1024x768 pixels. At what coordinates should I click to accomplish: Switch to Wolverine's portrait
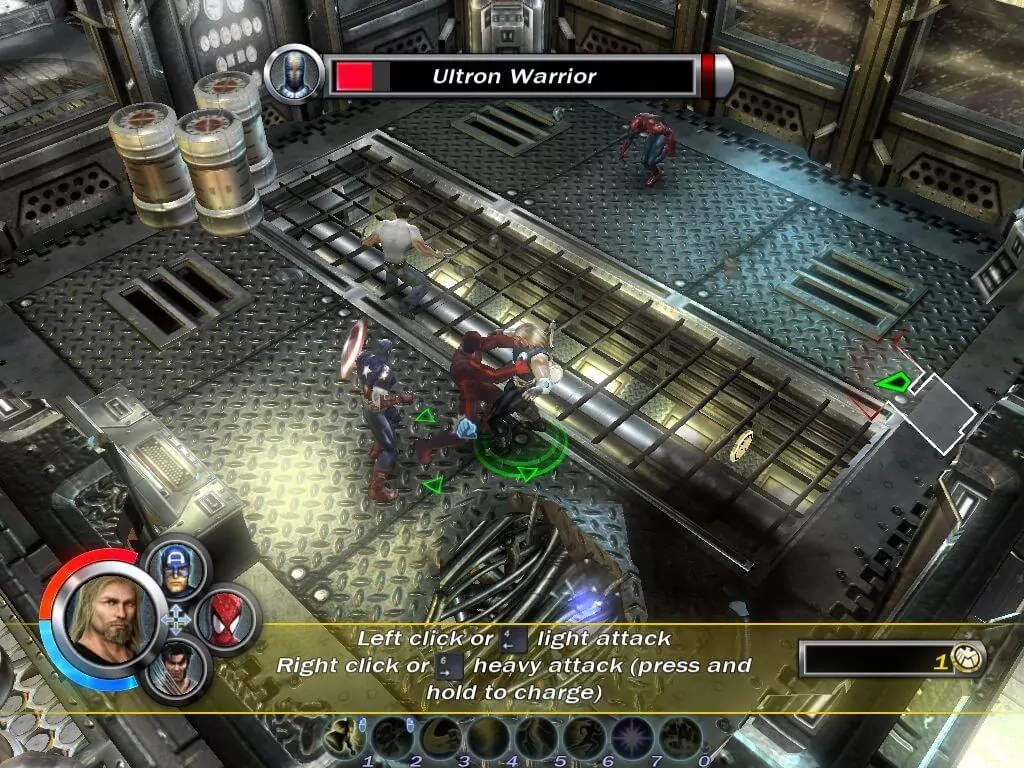click(177, 667)
